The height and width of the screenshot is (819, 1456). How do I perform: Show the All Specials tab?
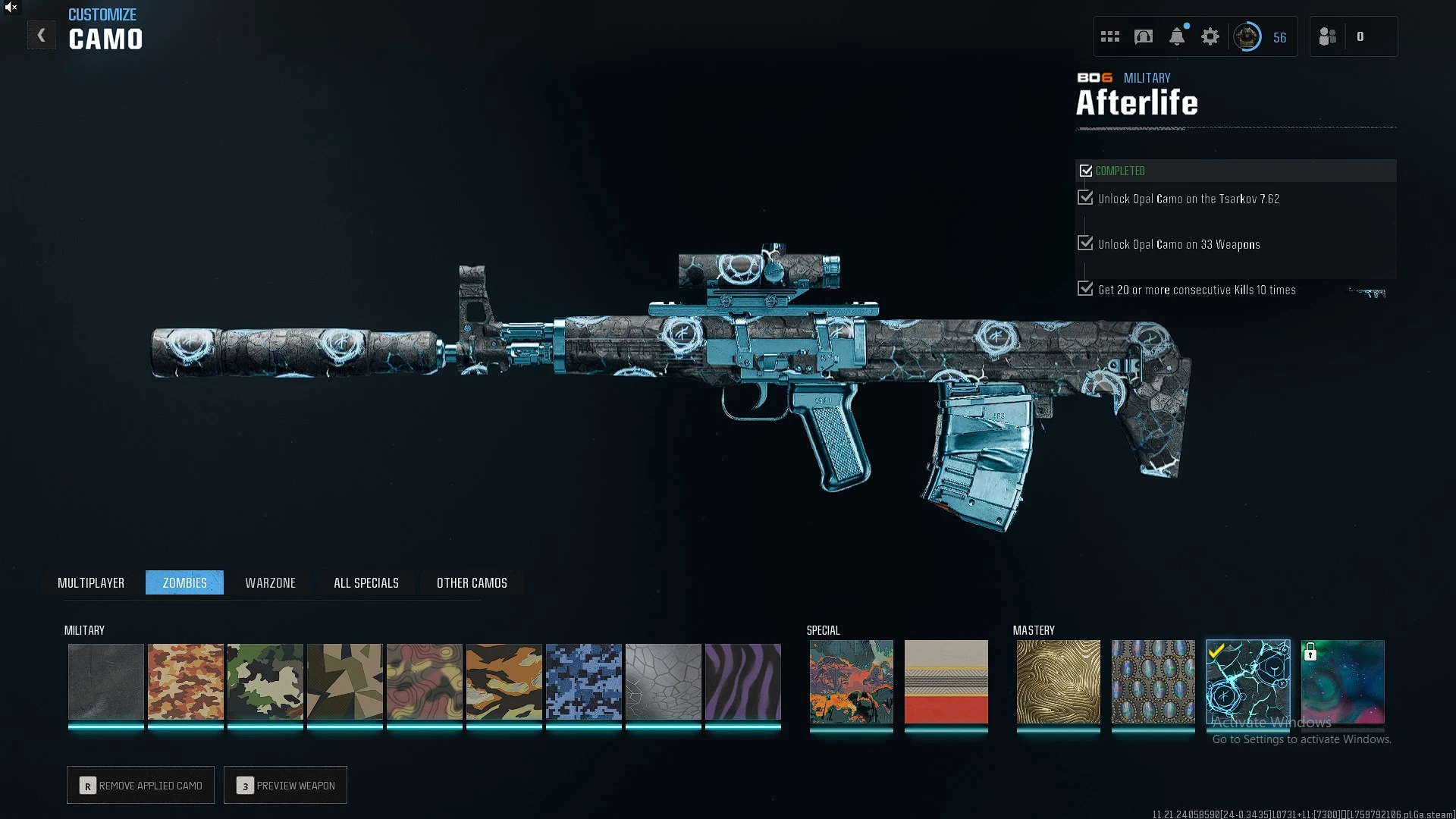point(366,582)
